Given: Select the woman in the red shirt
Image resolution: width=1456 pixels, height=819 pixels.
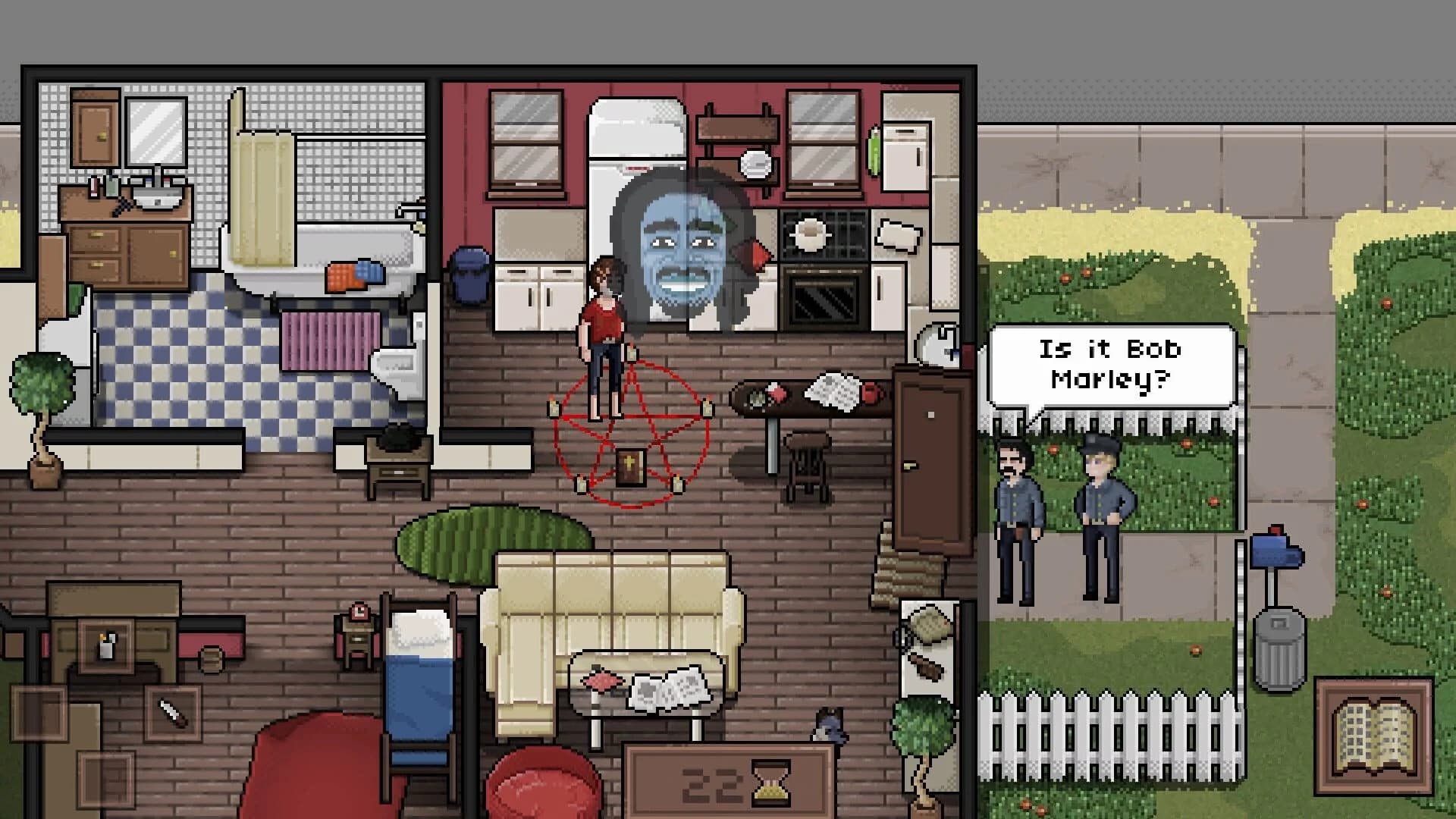Looking at the screenshot, I should pos(603,318).
